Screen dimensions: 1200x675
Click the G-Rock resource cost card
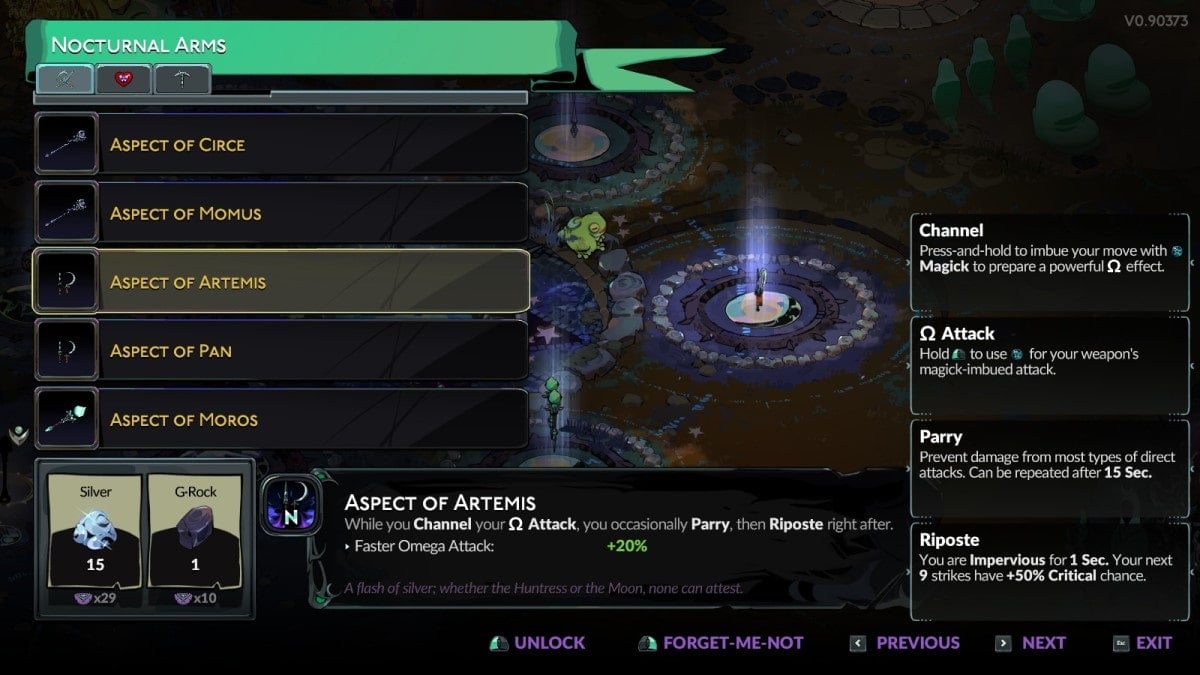click(195, 538)
